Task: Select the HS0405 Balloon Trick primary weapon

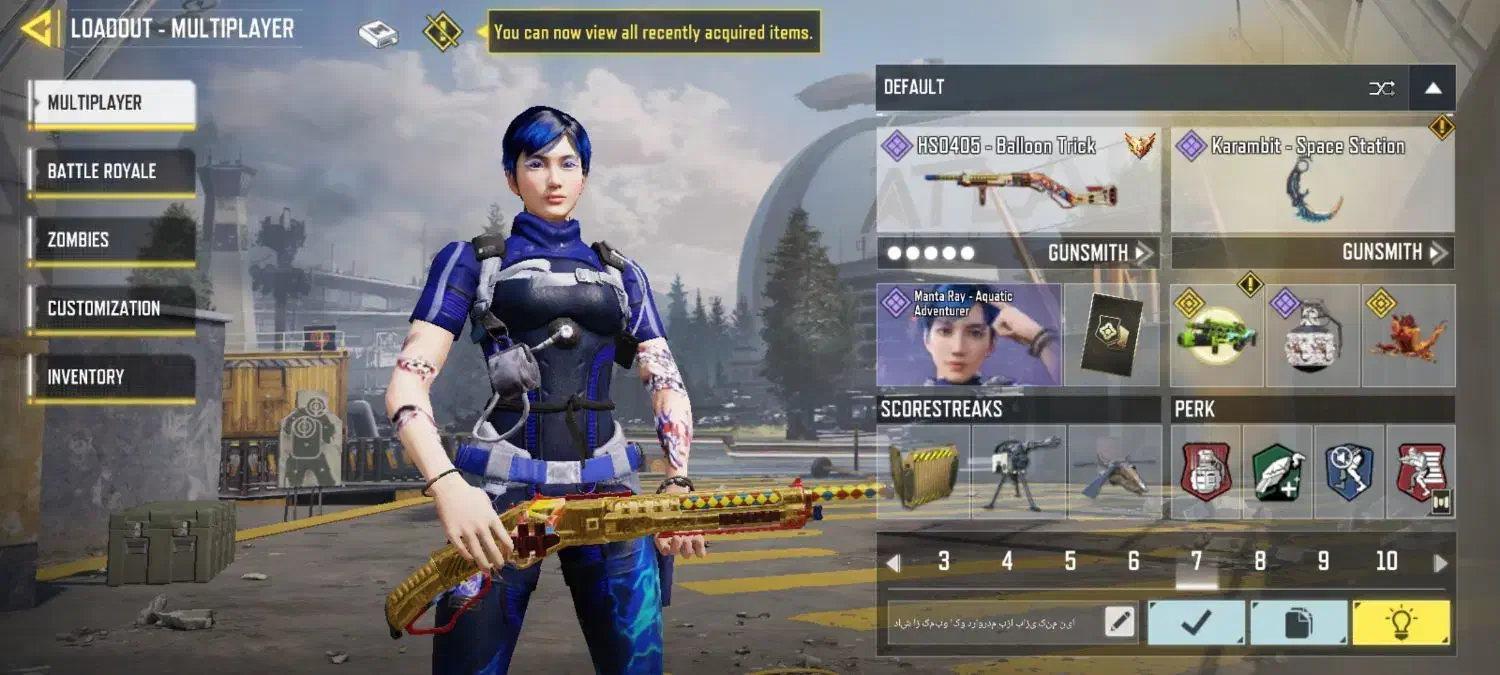Action: point(1018,181)
